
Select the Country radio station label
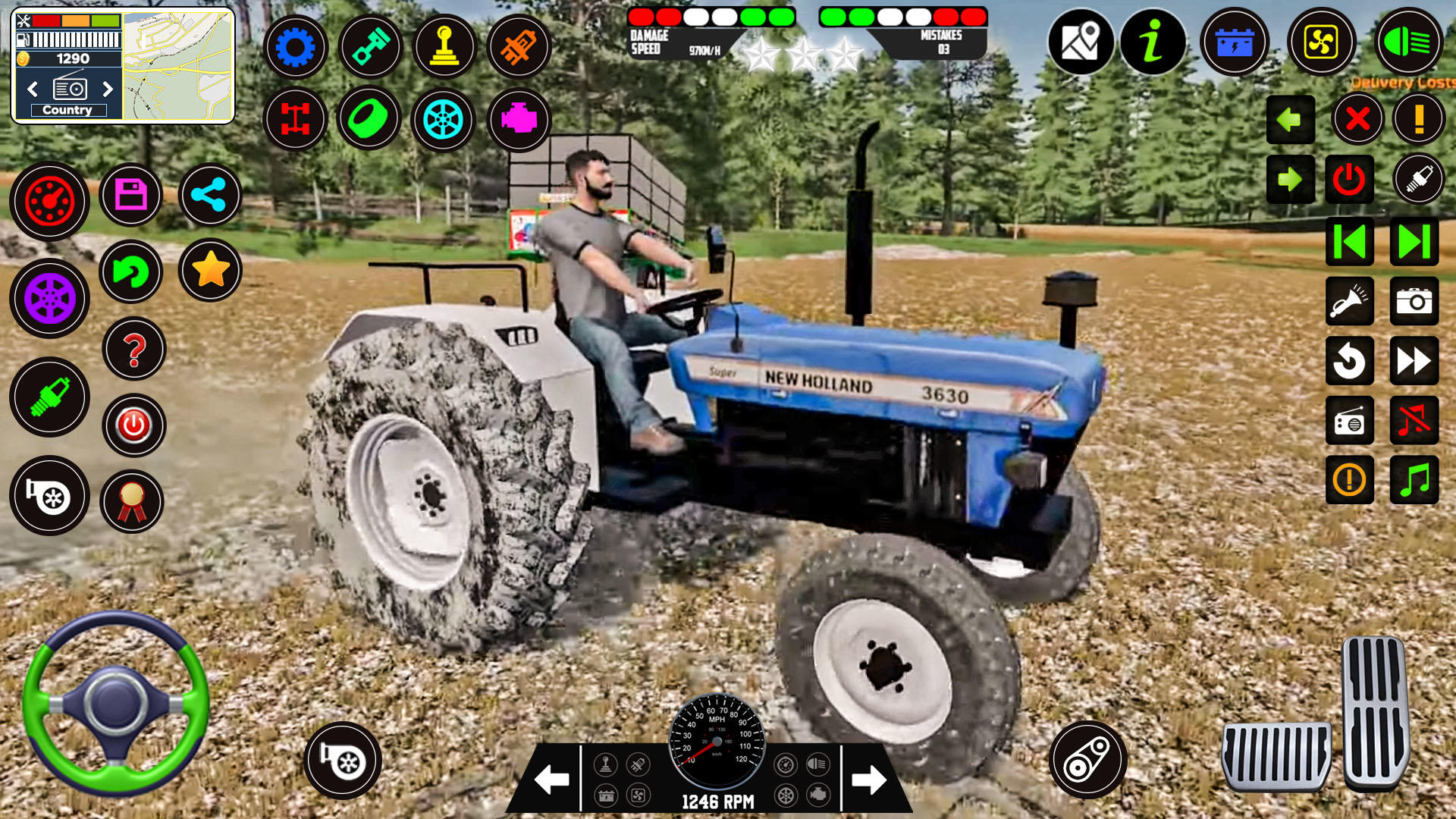[67, 110]
